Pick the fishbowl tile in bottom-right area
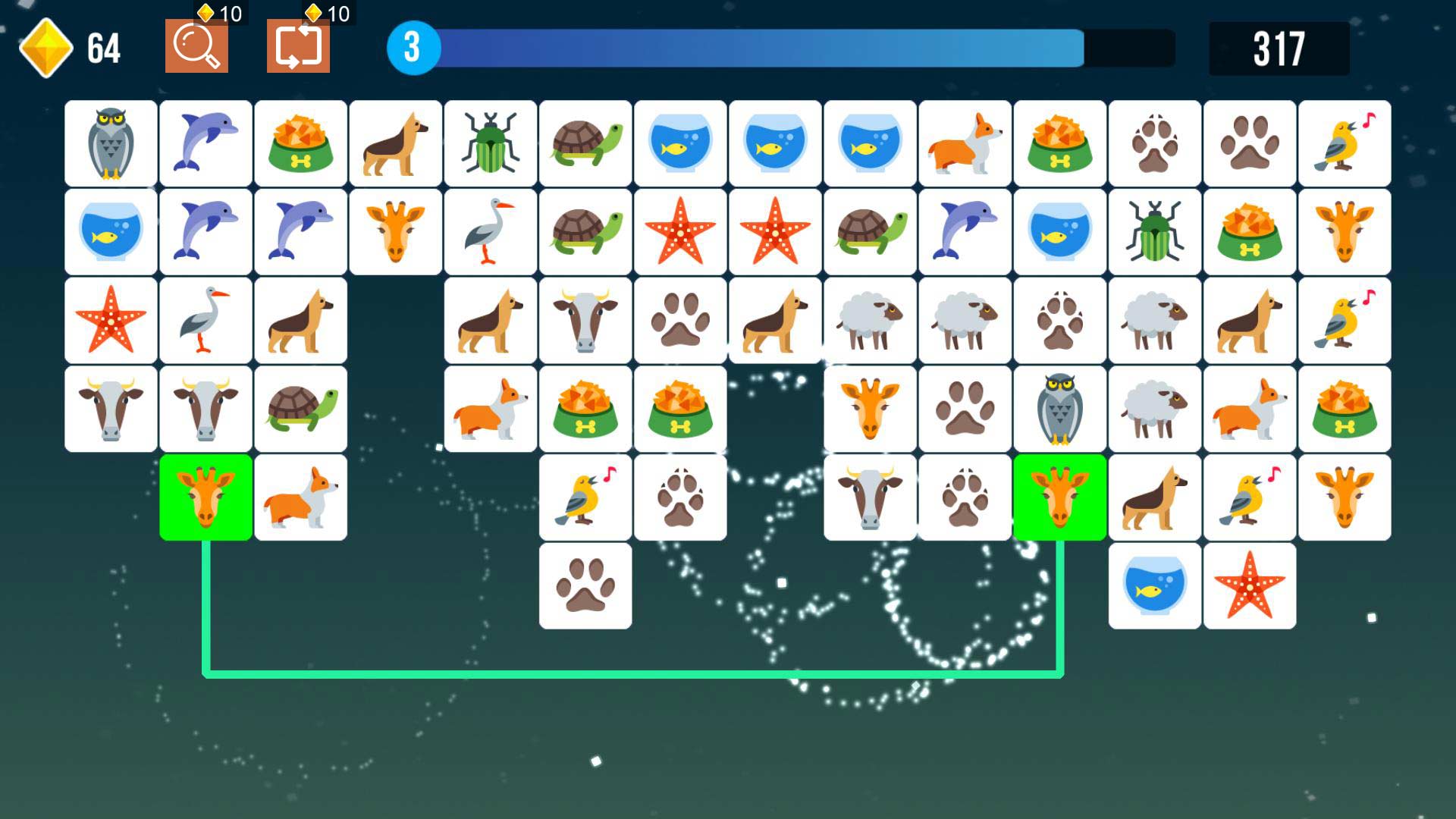1456x819 pixels. [x=1155, y=585]
